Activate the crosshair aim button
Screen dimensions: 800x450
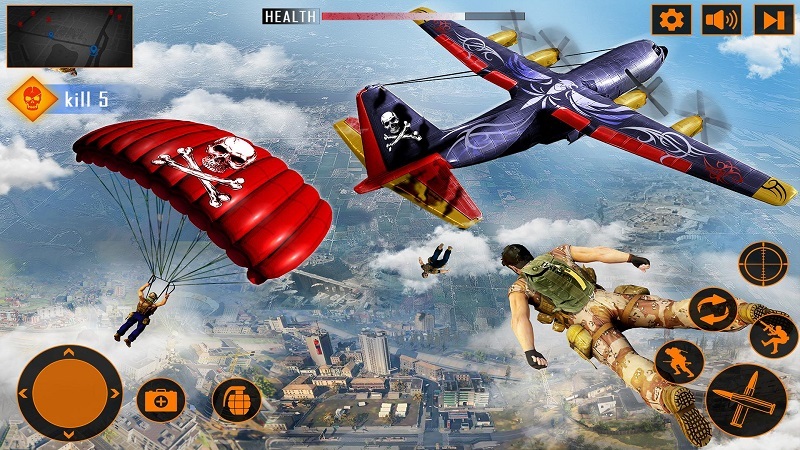pyautogui.click(x=764, y=265)
